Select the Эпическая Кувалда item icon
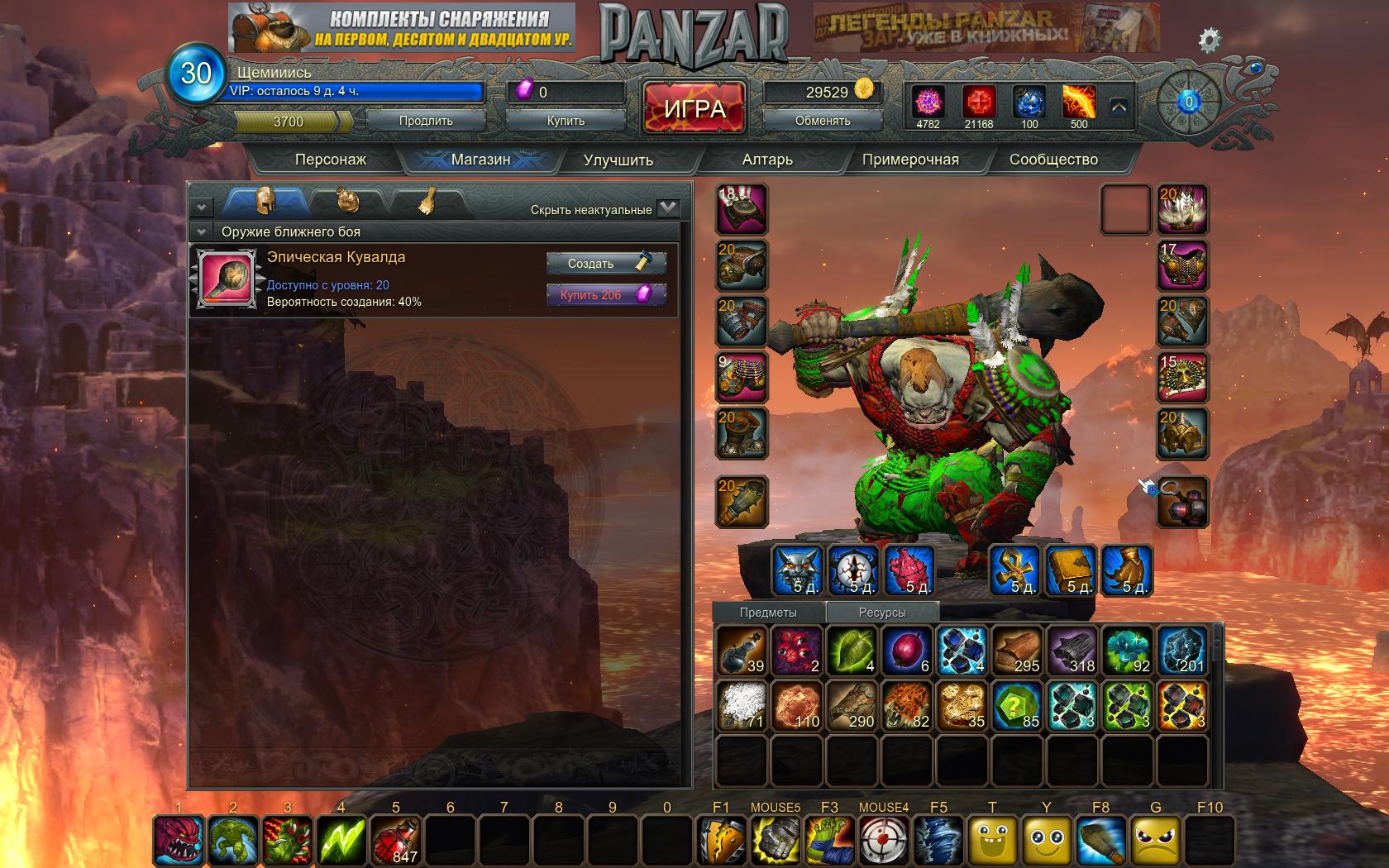 pos(226,279)
